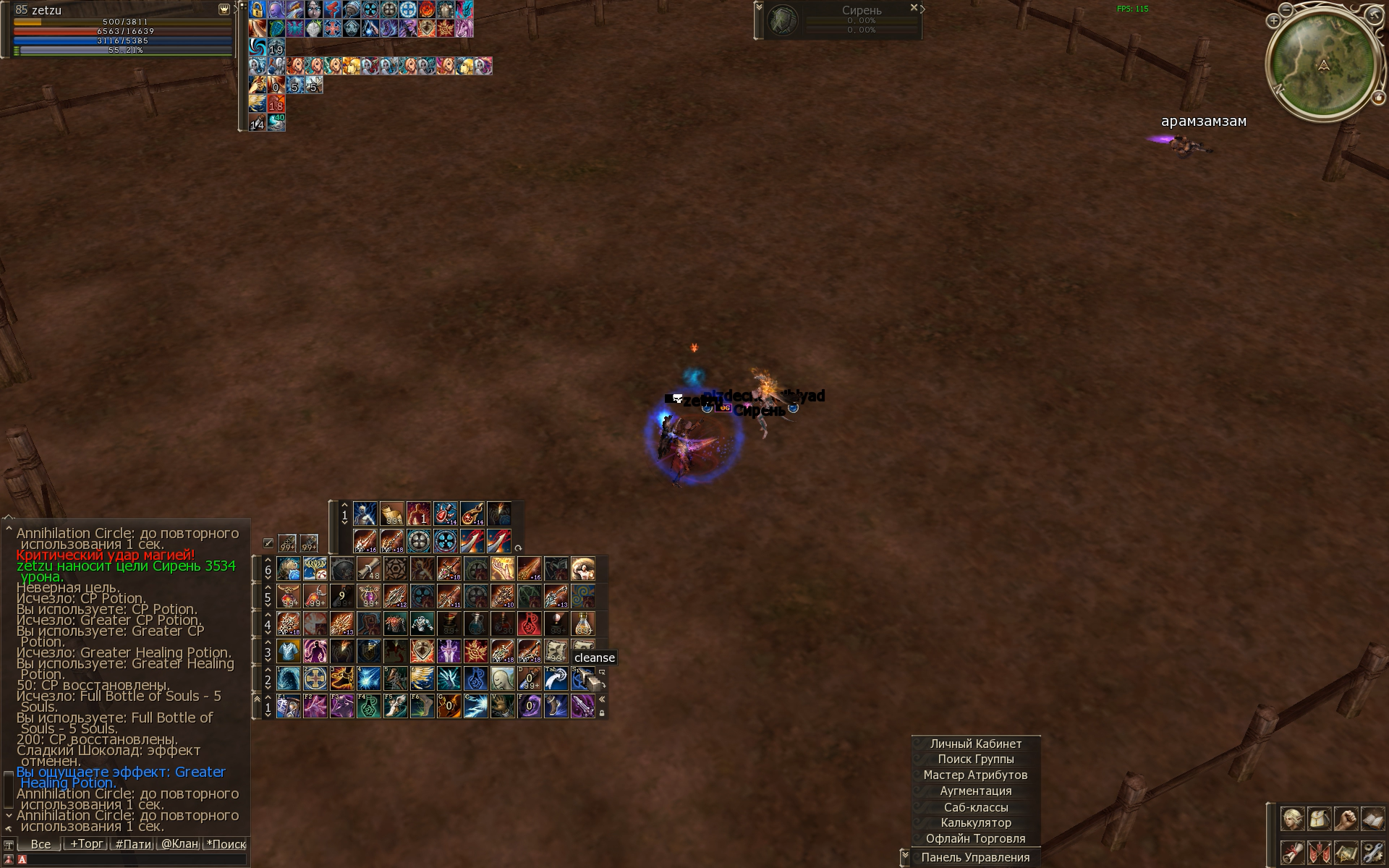Open the system settings wrench icon

[1372, 852]
